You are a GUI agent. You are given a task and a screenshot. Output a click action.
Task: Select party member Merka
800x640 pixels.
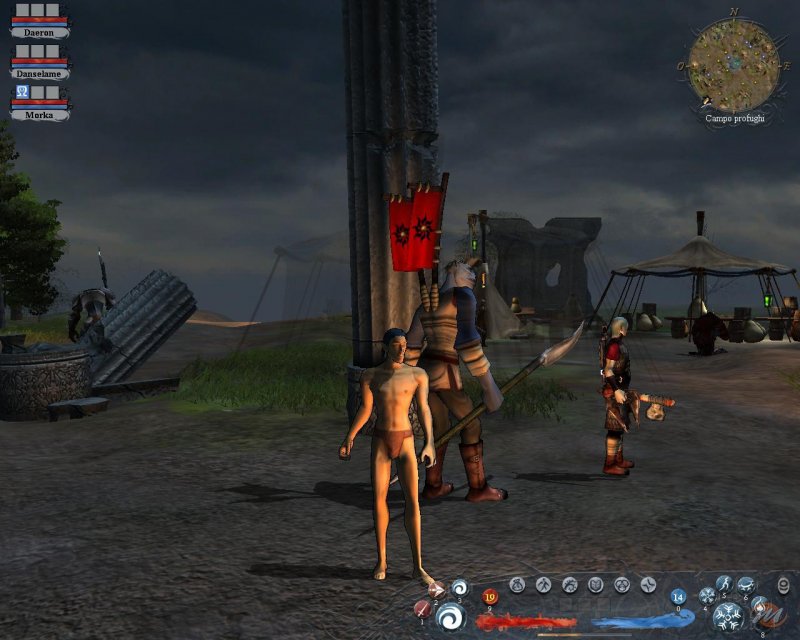coord(40,114)
